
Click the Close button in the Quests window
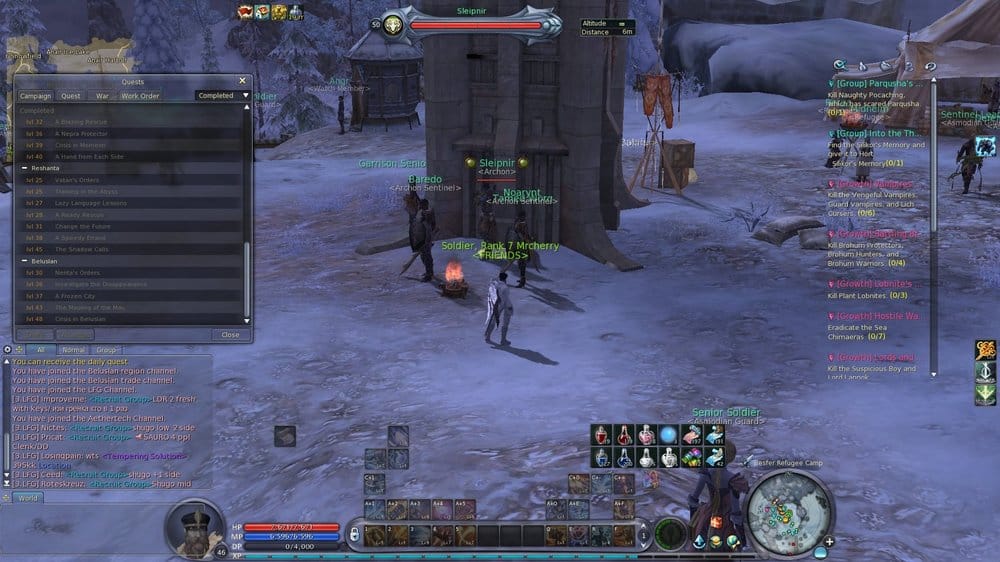[230, 335]
